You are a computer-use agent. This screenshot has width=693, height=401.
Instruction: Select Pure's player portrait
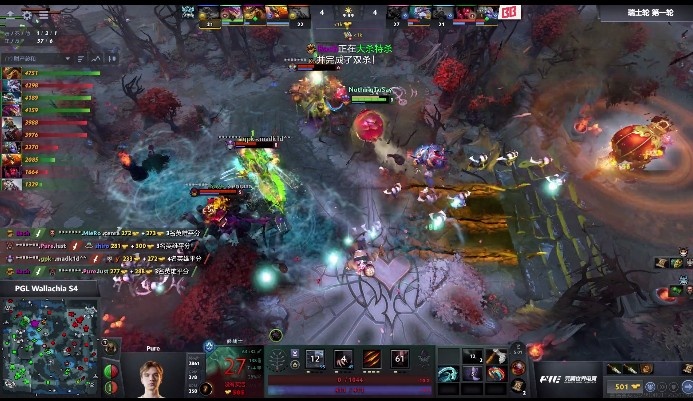click(x=151, y=375)
